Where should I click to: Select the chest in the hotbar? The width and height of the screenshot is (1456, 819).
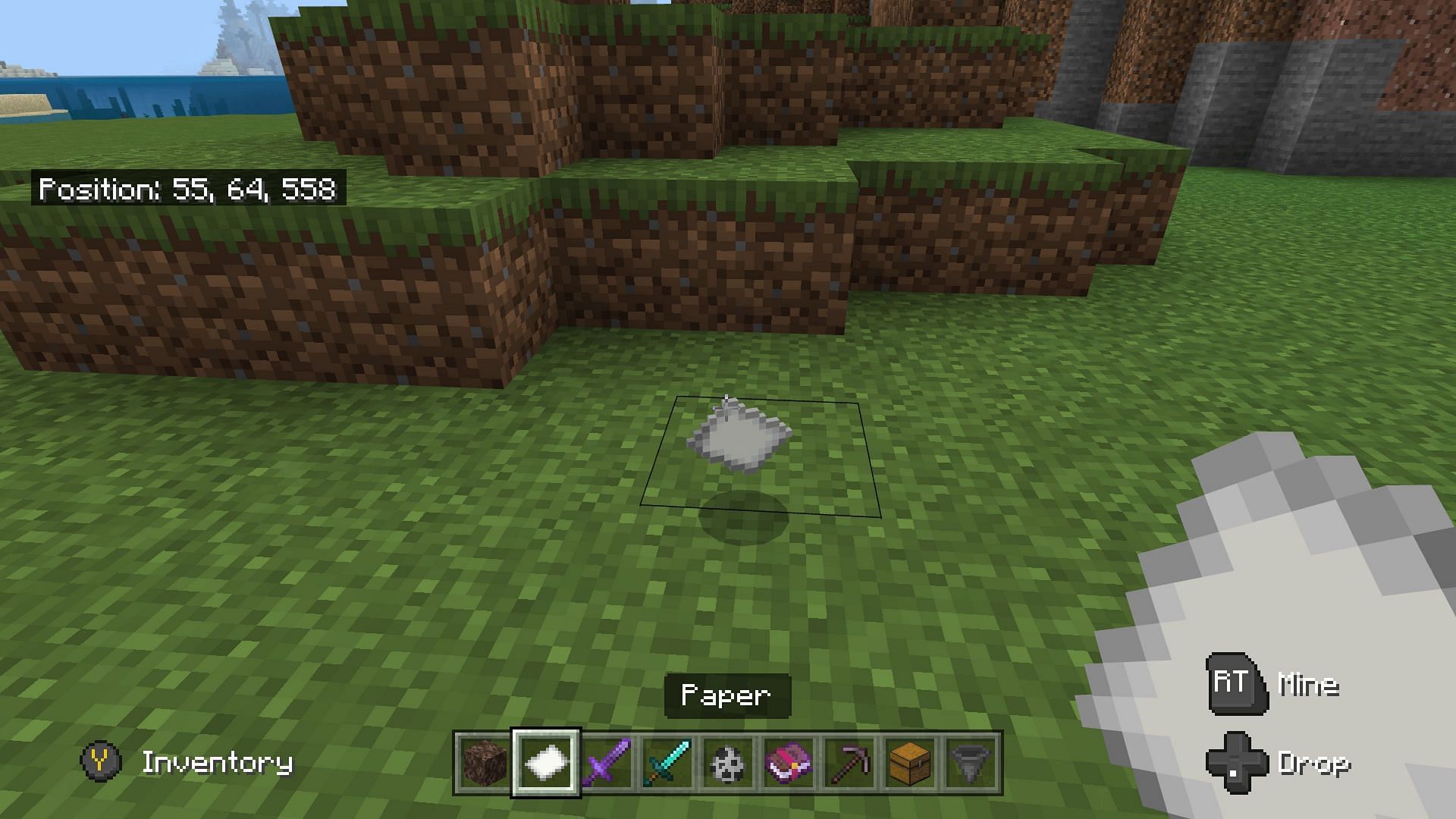tap(910, 763)
